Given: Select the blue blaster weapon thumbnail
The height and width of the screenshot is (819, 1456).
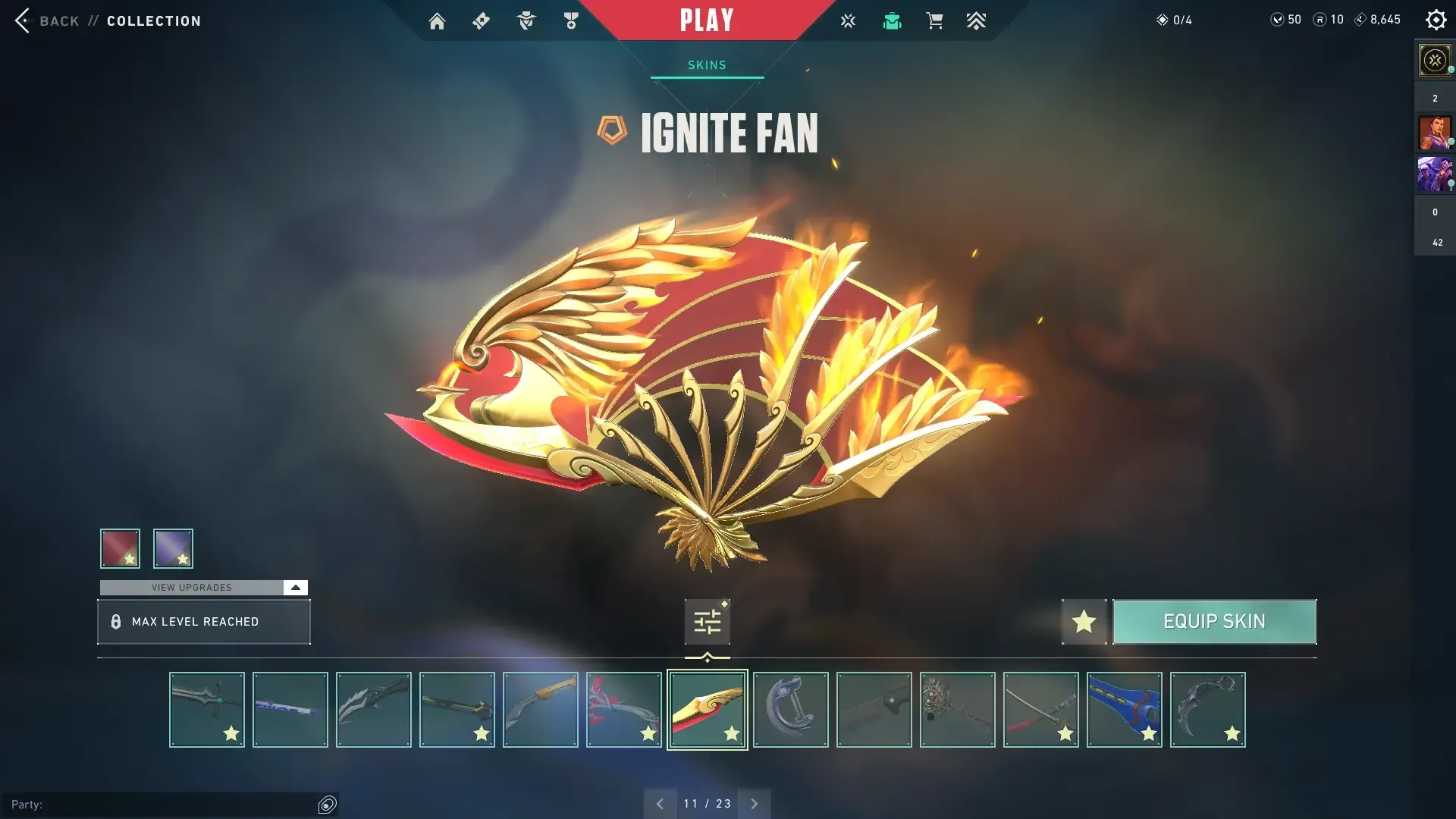Looking at the screenshot, I should (1125, 709).
